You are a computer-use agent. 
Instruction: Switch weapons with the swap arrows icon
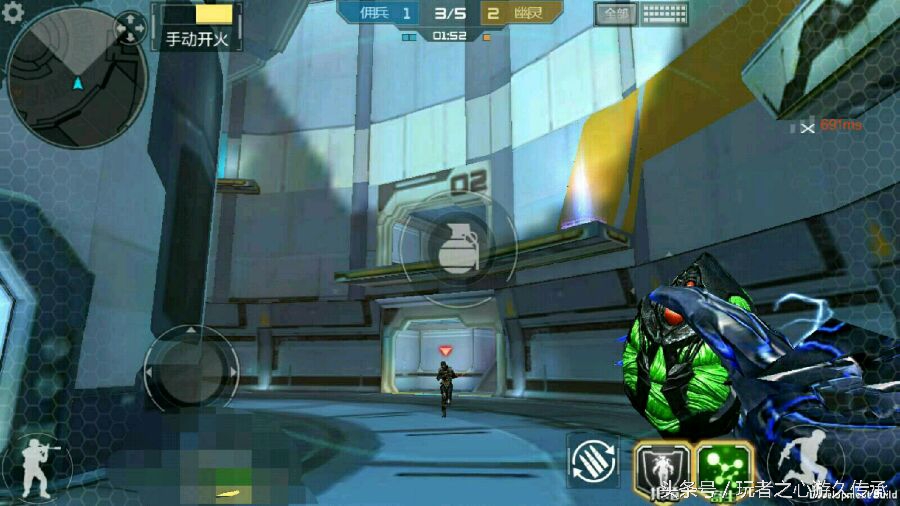[593, 460]
